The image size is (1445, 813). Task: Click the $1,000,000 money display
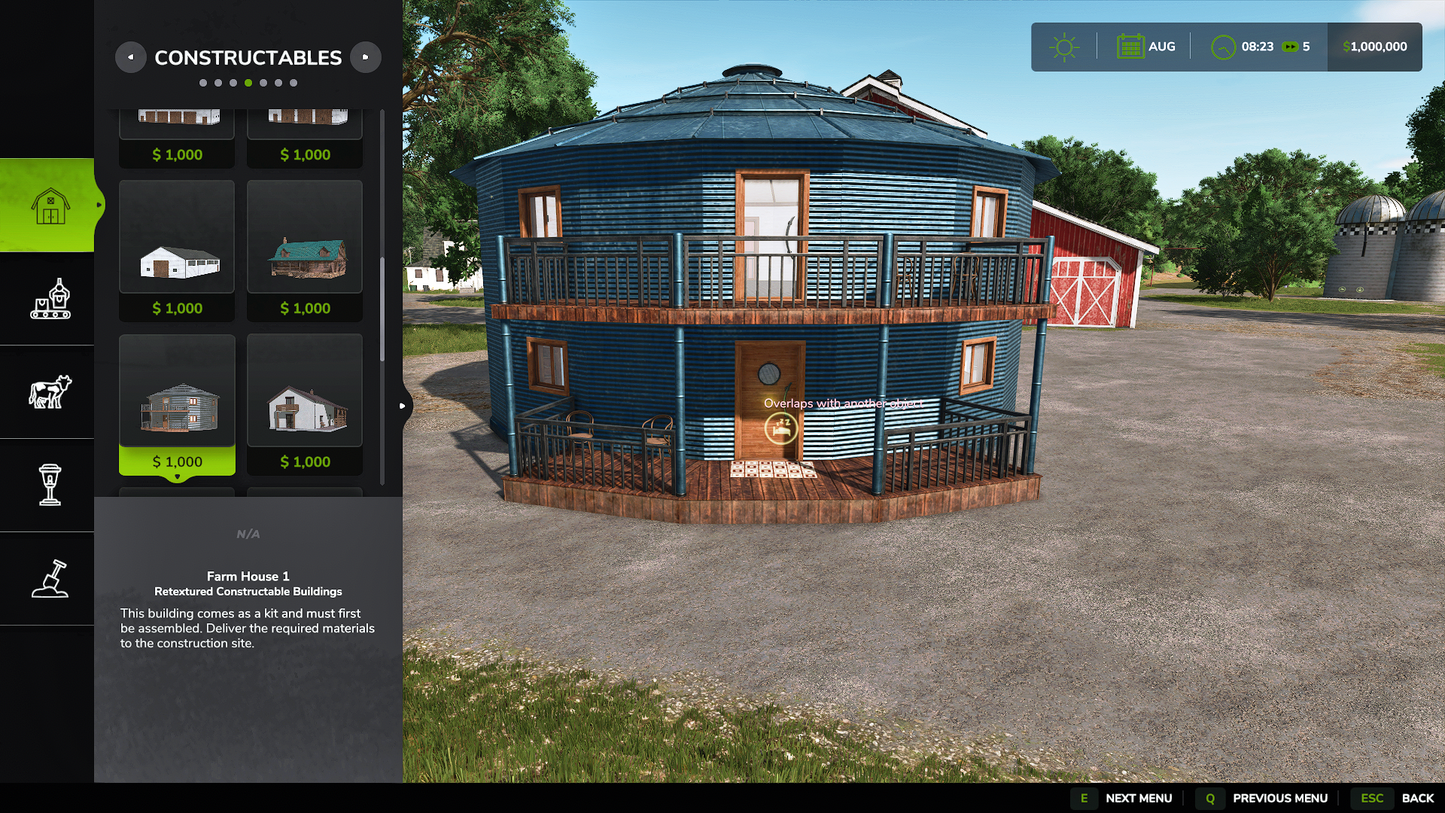tap(1374, 46)
